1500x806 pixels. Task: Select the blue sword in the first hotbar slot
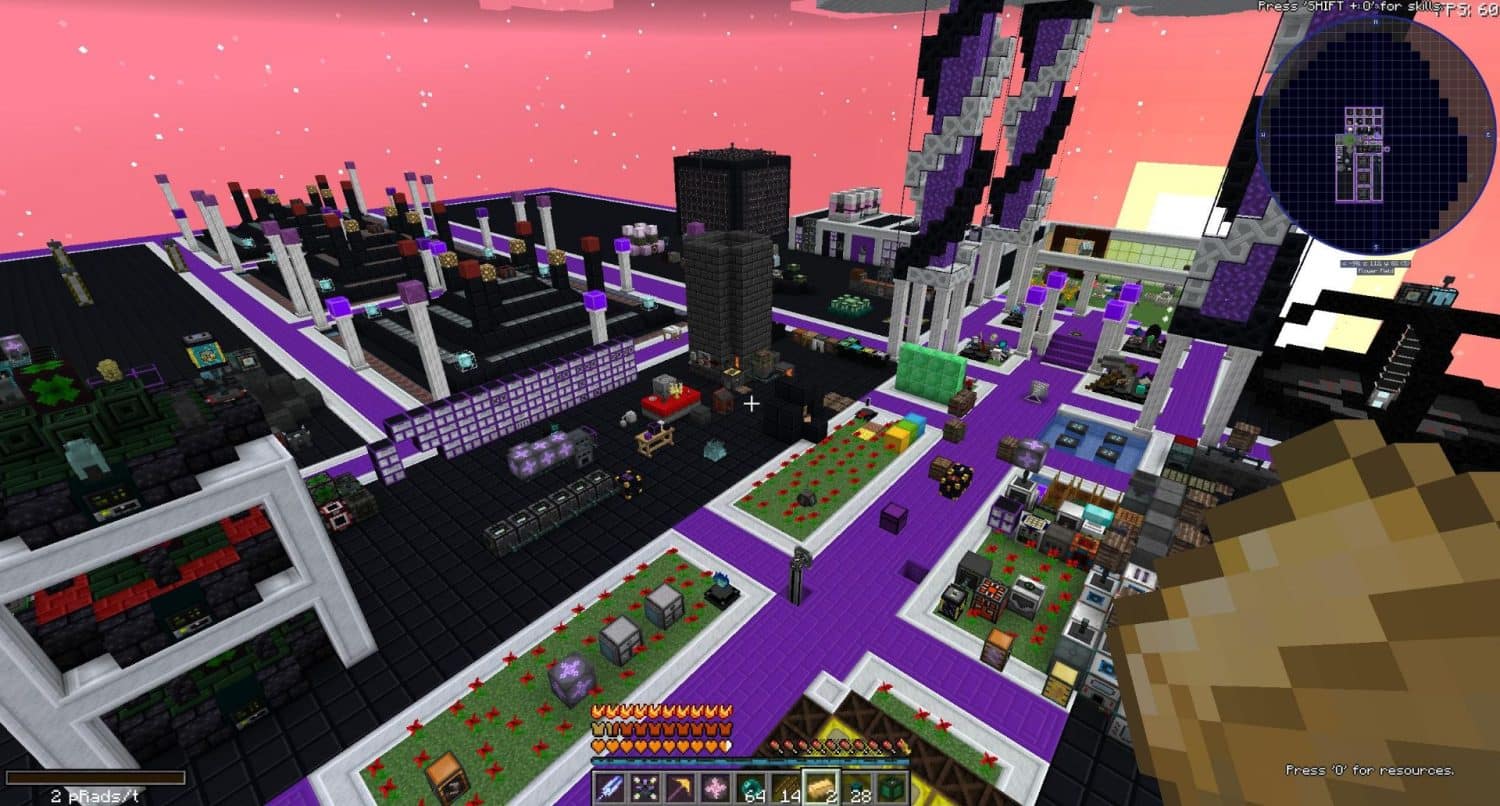coord(609,786)
